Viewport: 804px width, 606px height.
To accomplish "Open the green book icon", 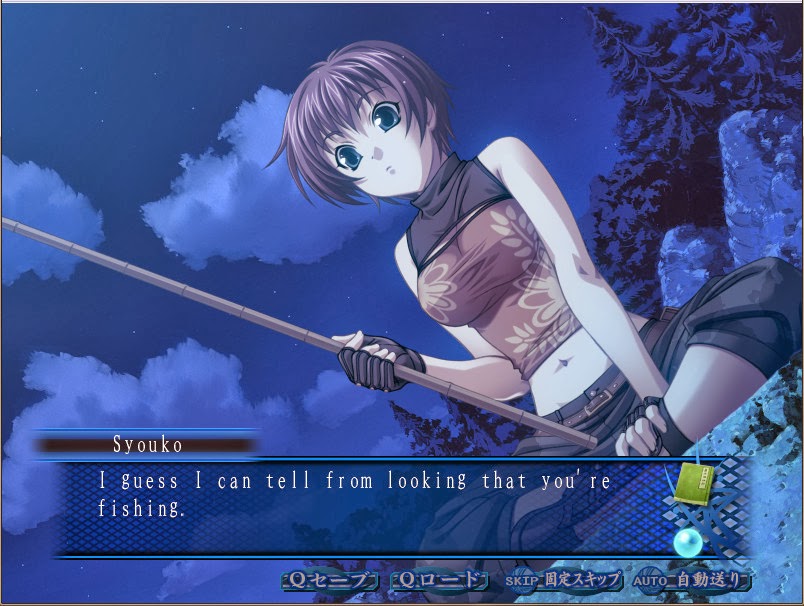I will point(692,482).
